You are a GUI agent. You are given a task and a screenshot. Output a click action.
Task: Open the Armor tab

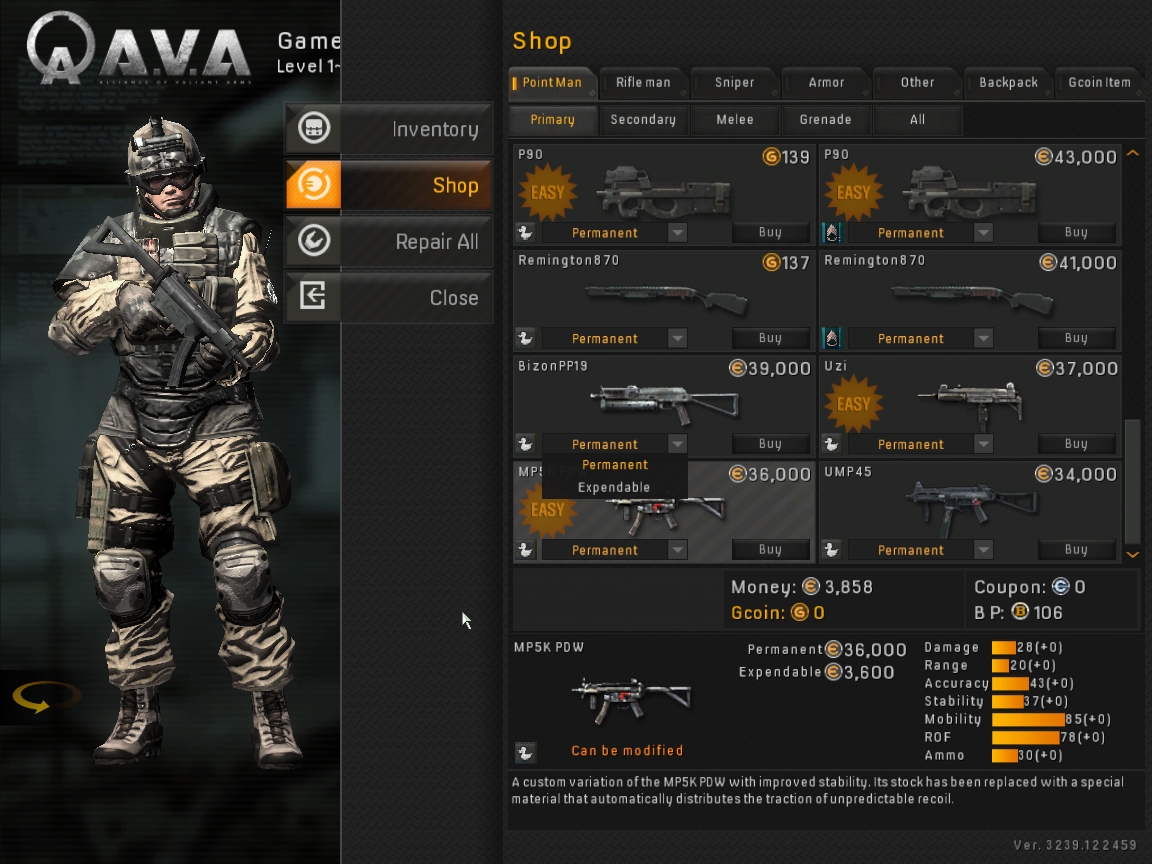pos(826,83)
